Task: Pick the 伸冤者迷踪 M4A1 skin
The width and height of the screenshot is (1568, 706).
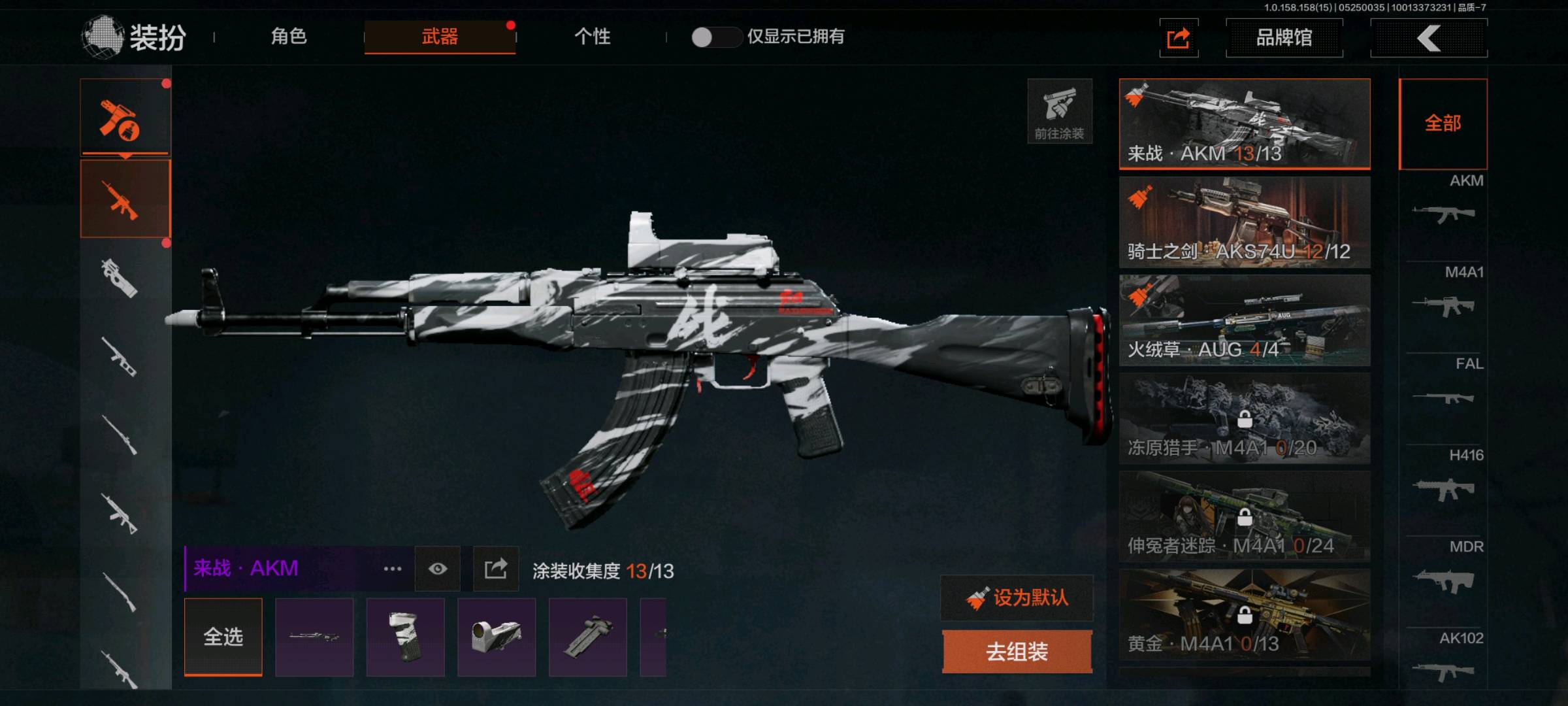Action: pos(1245,516)
